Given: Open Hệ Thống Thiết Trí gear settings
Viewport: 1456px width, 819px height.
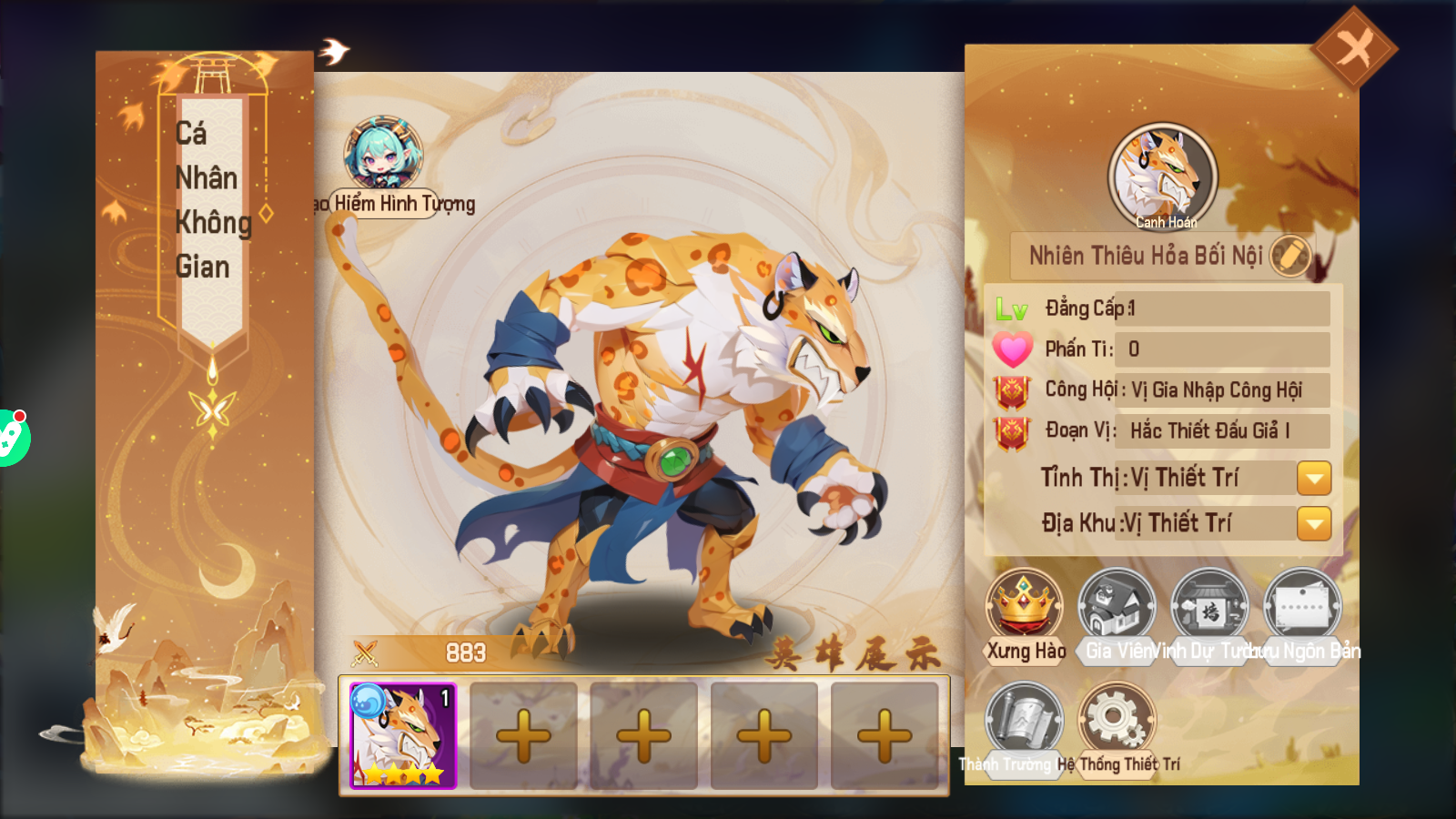Looking at the screenshot, I should 1117,719.
